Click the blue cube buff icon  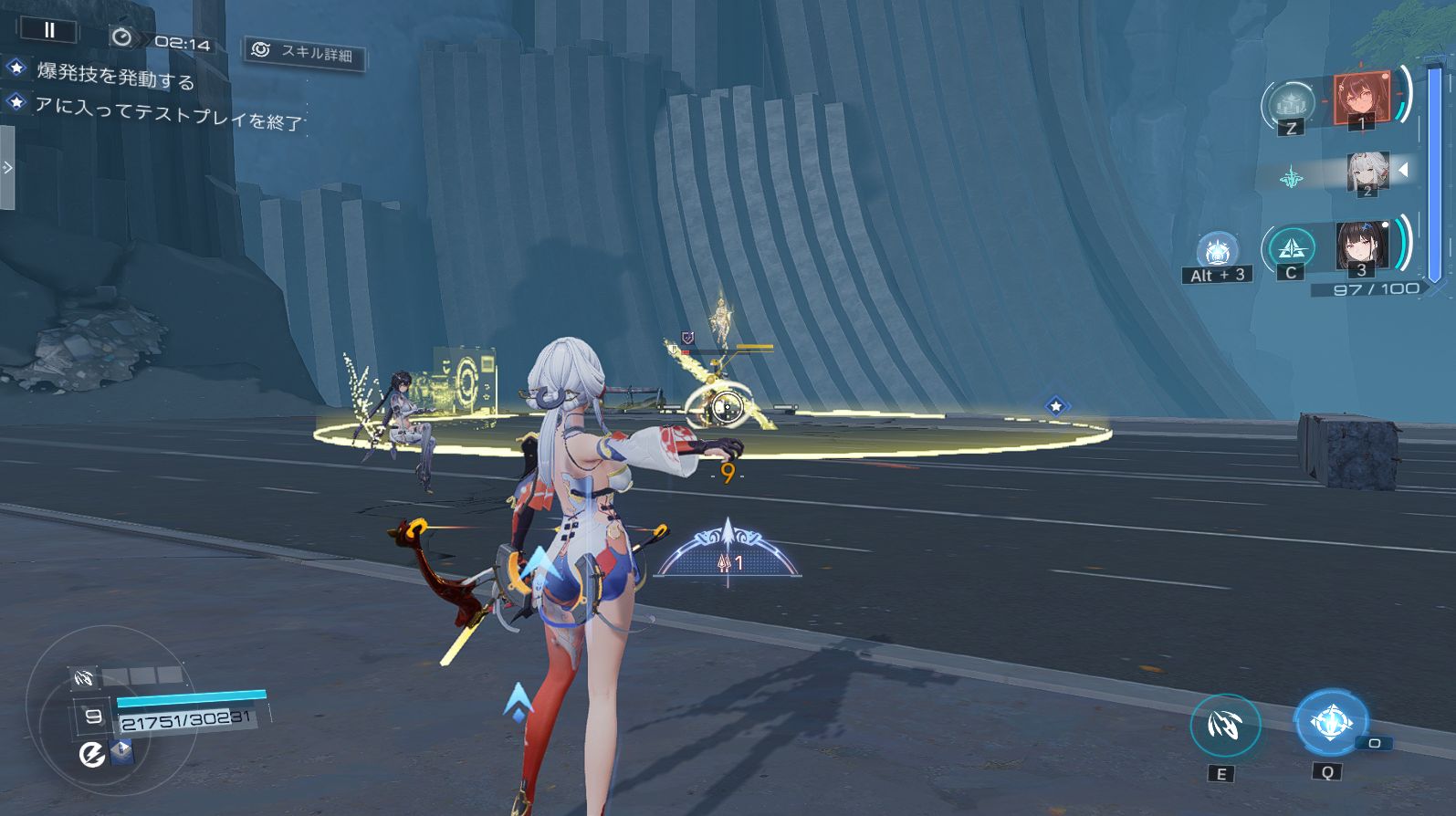click(121, 752)
